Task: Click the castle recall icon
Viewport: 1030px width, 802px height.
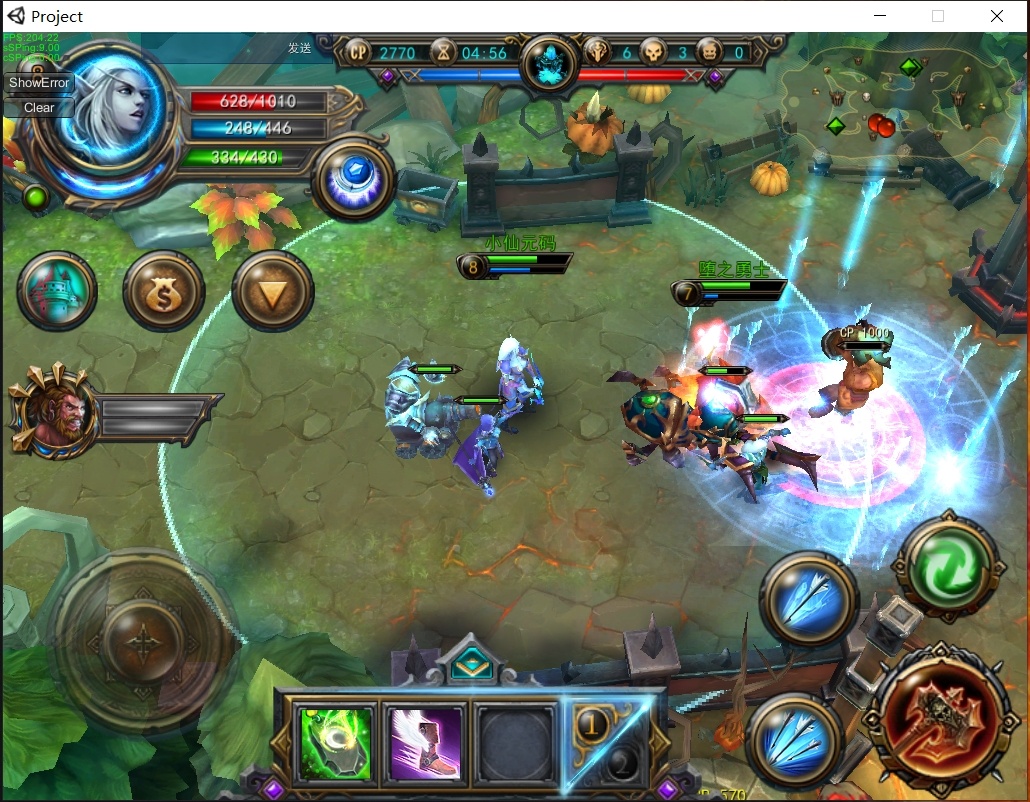Action: pyautogui.click(x=57, y=291)
